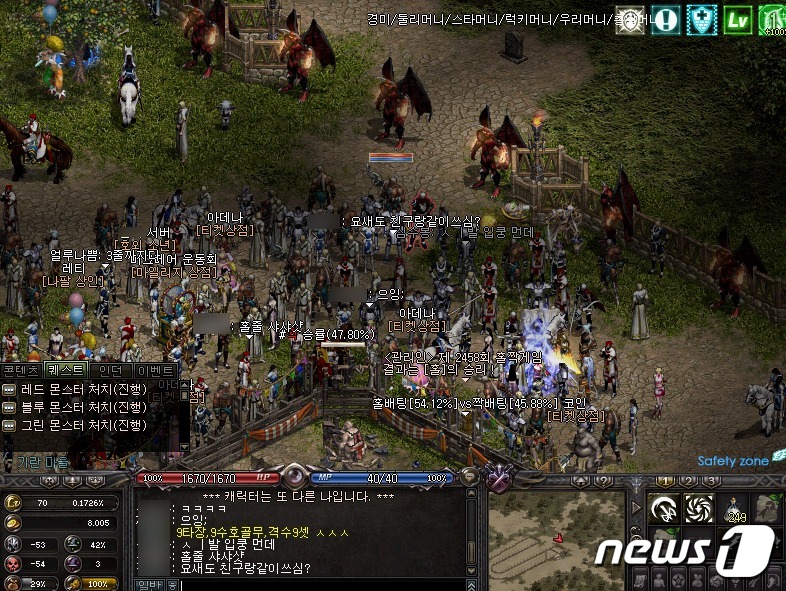786x591 pixels.
Task: Select the 블루 몬스터 처치 quest entry
Action: tap(81, 407)
